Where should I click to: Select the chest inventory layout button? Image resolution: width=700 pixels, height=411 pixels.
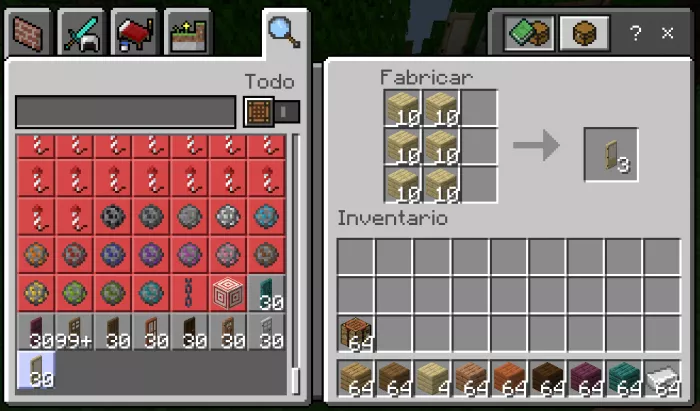(584, 33)
